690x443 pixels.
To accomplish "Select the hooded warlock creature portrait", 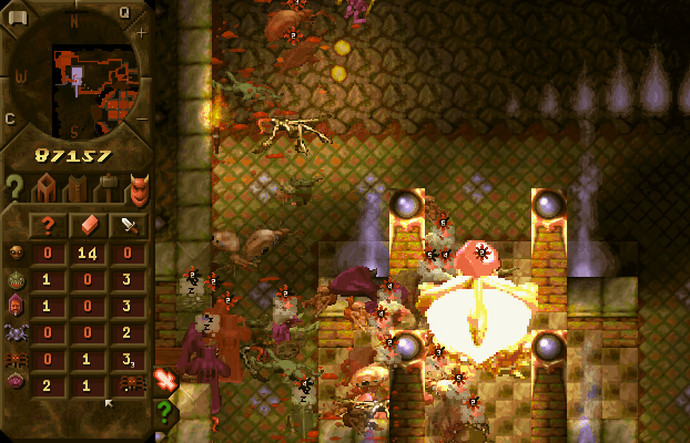I will click(x=15, y=305).
